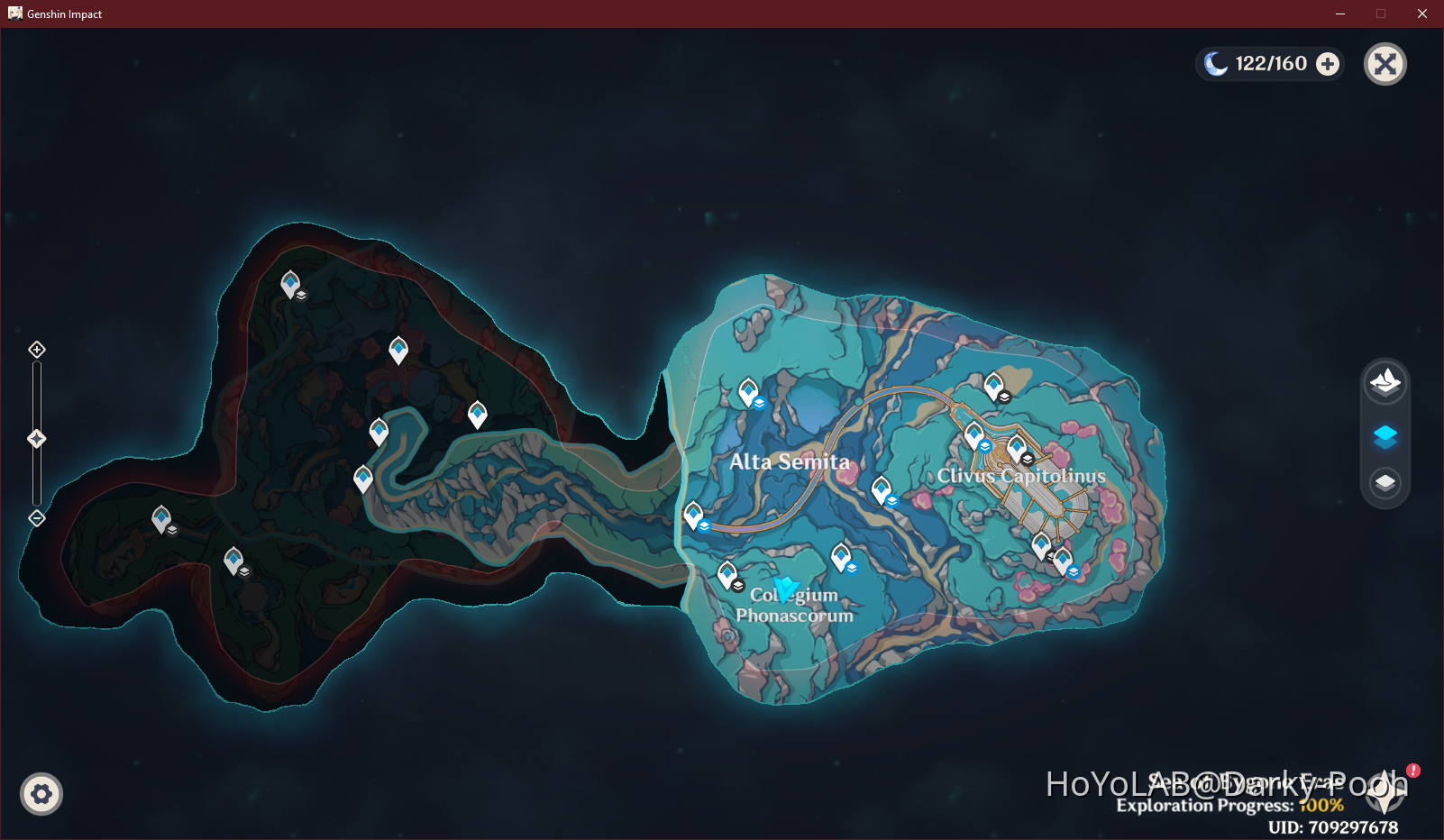Switch to the white surface layer icon
1444x840 pixels.
[x=1385, y=483]
